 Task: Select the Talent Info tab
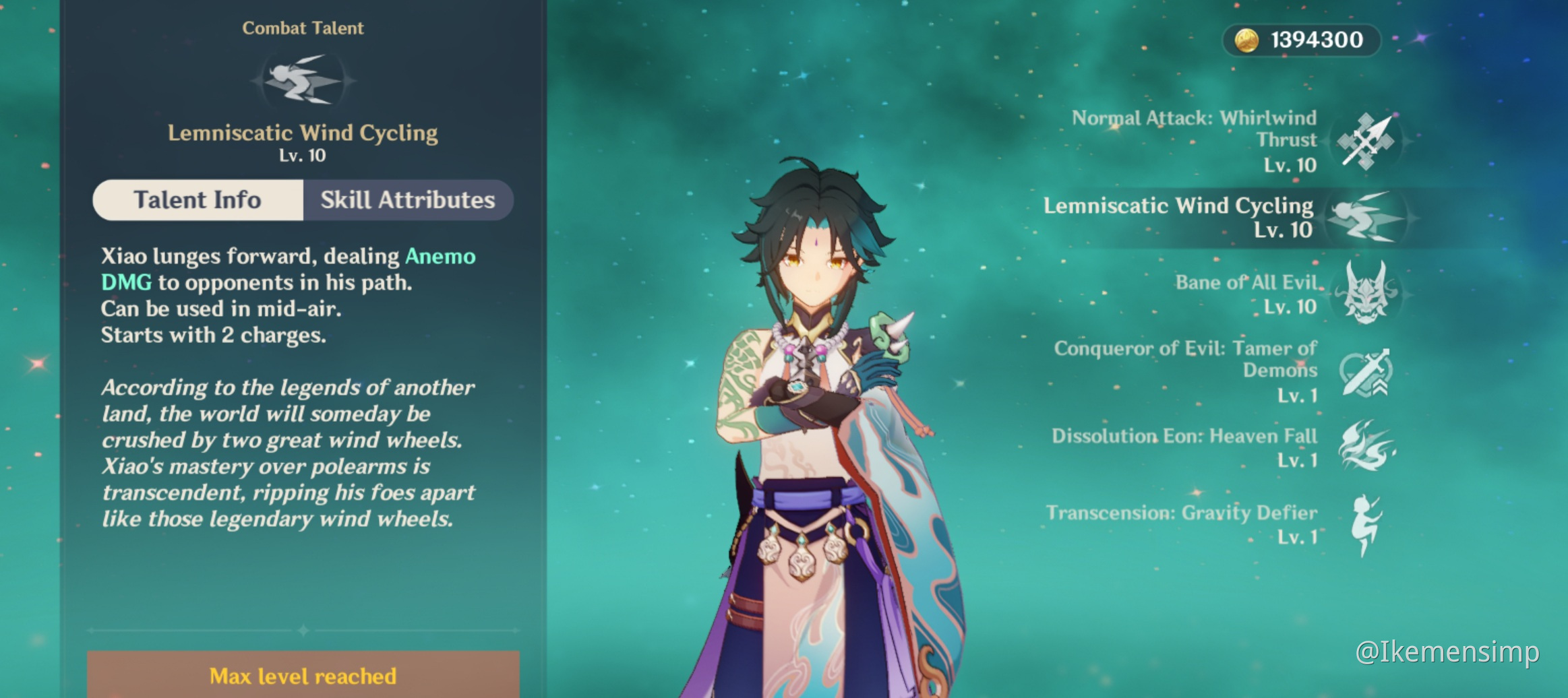pyautogui.click(x=198, y=199)
